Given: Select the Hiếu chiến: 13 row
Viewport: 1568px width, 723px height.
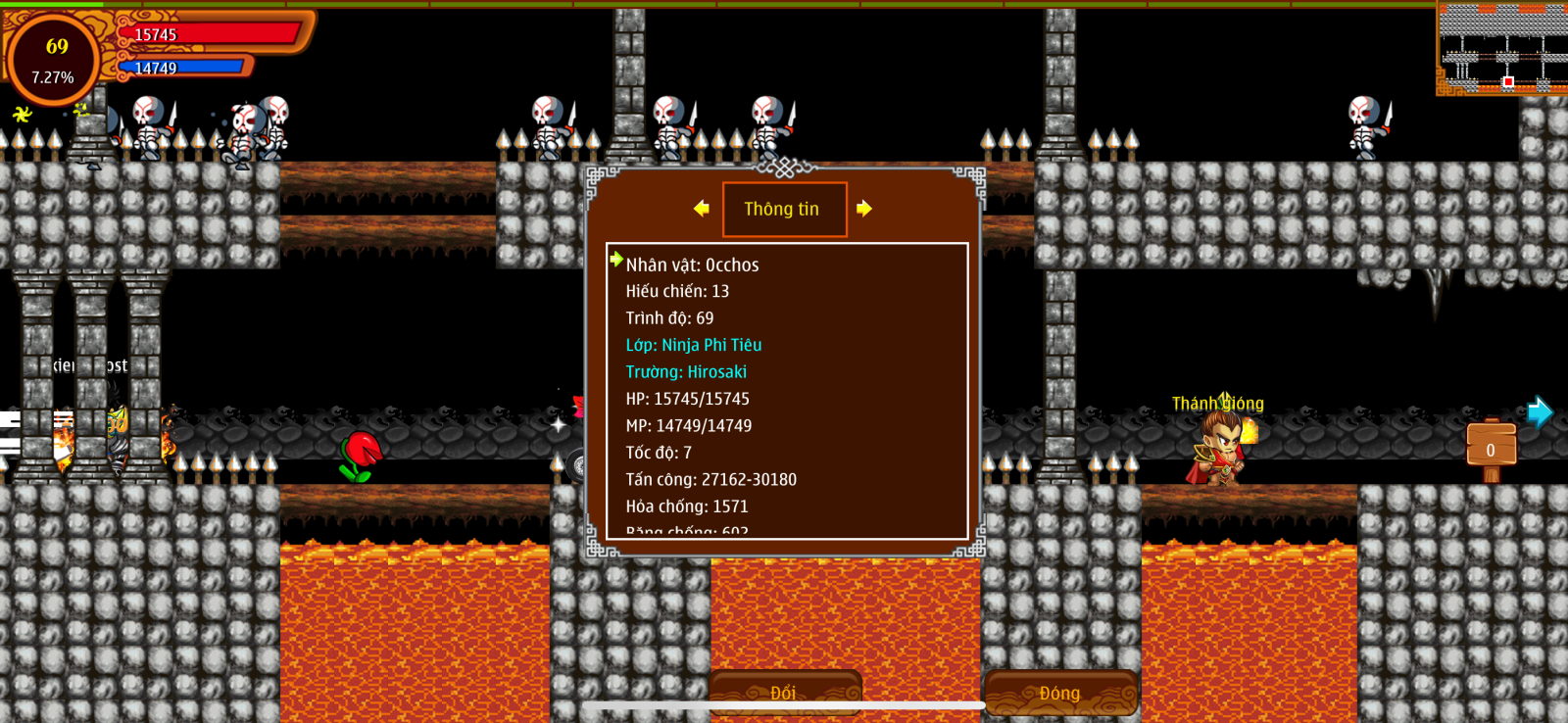Looking at the screenshot, I should pos(677,291).
